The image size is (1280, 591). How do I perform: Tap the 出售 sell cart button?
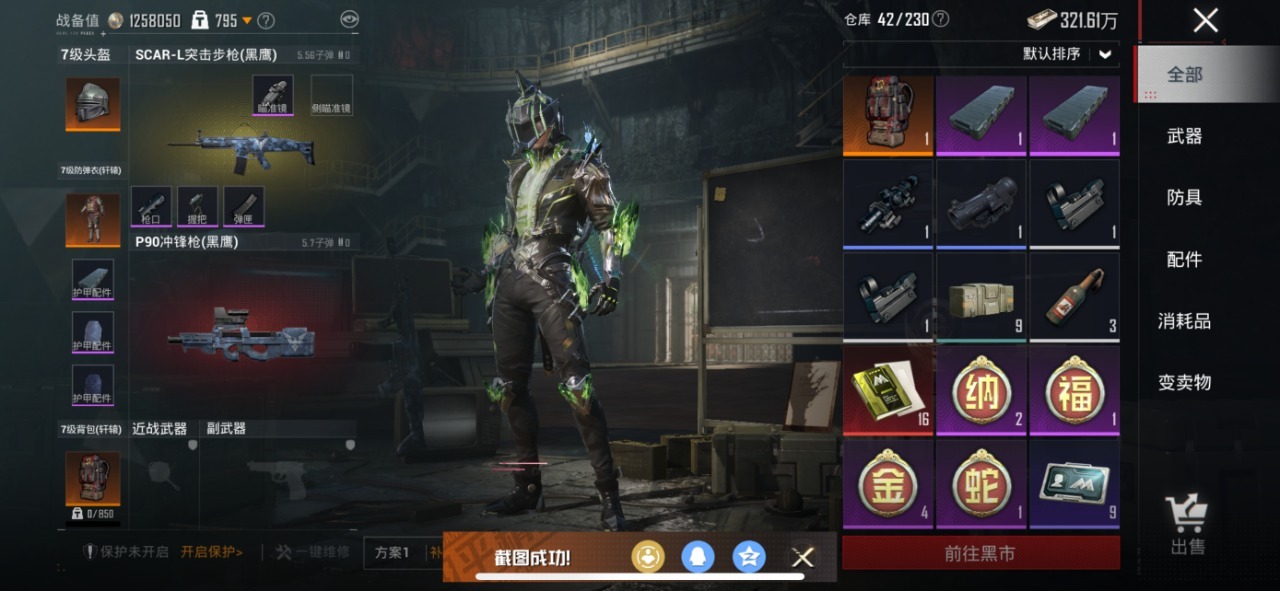(1187, 525)
